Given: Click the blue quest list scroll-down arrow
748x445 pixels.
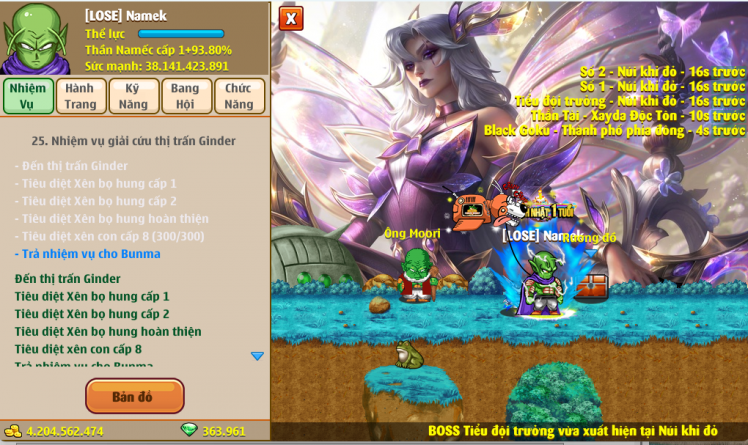Looking at the screenshot, I should pyautogui.click(x=257, y=356).
